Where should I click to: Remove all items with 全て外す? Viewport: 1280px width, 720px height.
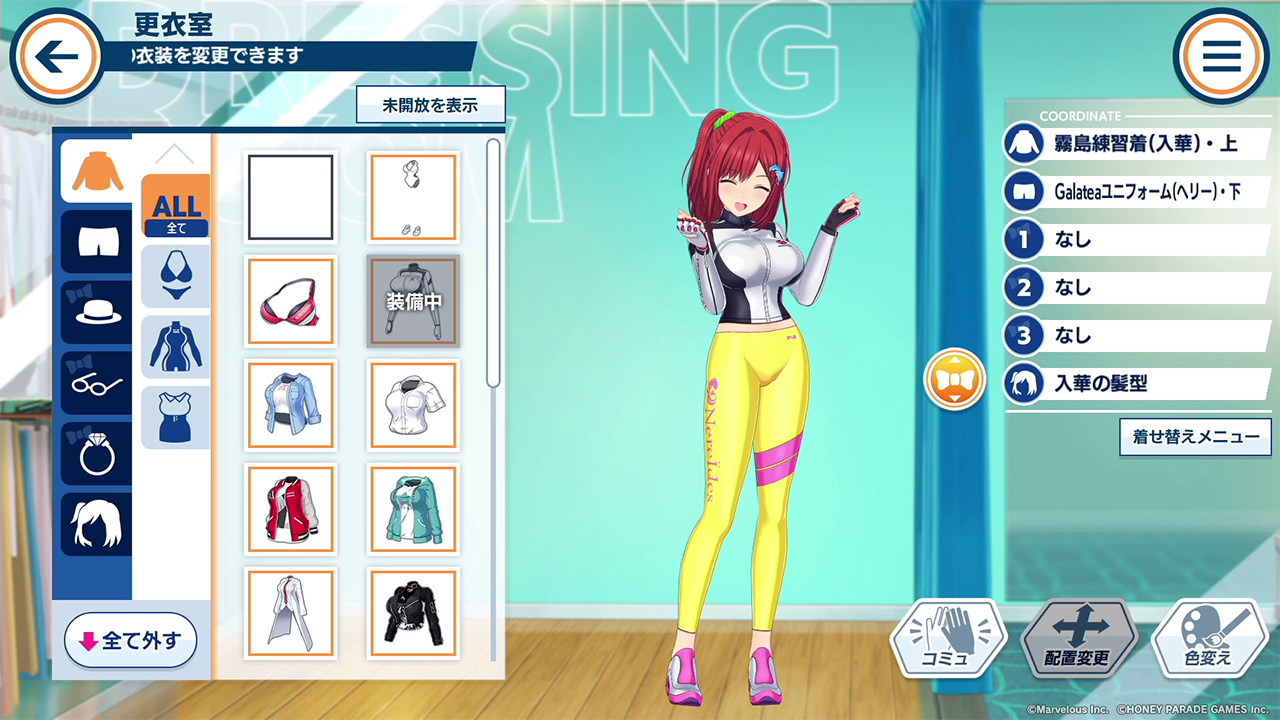point(131,640)
